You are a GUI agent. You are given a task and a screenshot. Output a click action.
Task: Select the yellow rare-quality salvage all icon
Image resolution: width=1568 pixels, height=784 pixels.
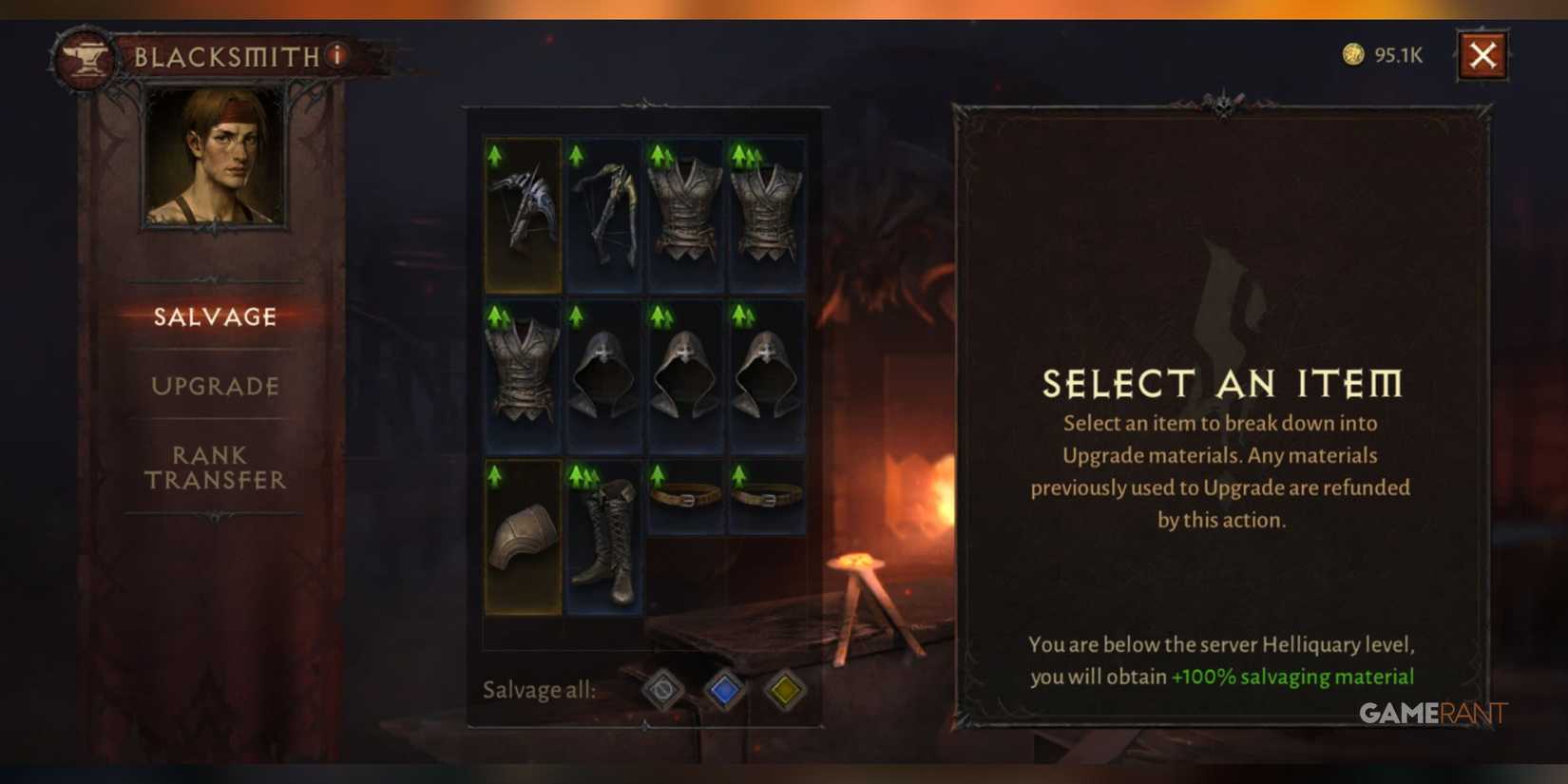[785, 693]
